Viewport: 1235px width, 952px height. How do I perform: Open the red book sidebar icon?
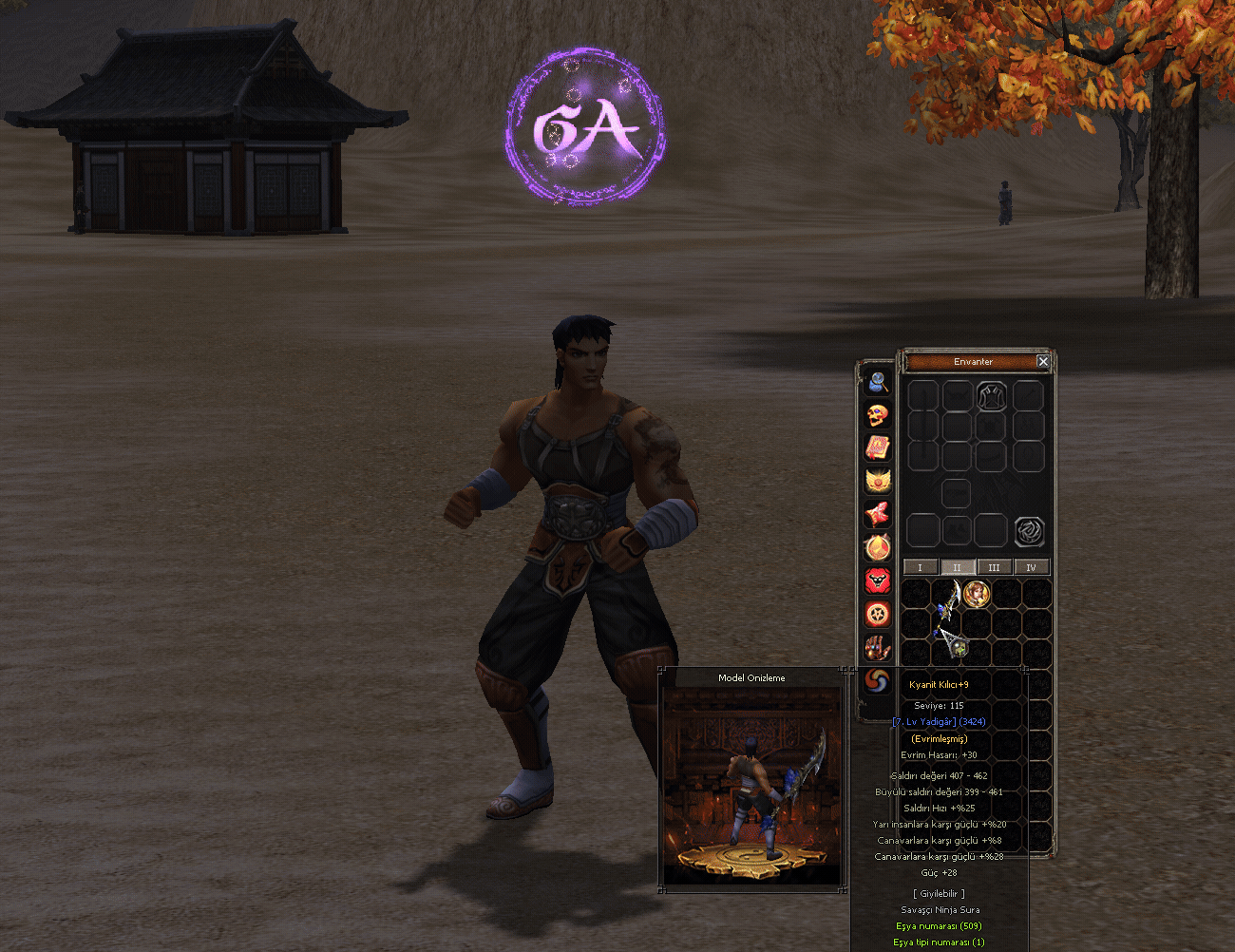click(x=877, y=447)
